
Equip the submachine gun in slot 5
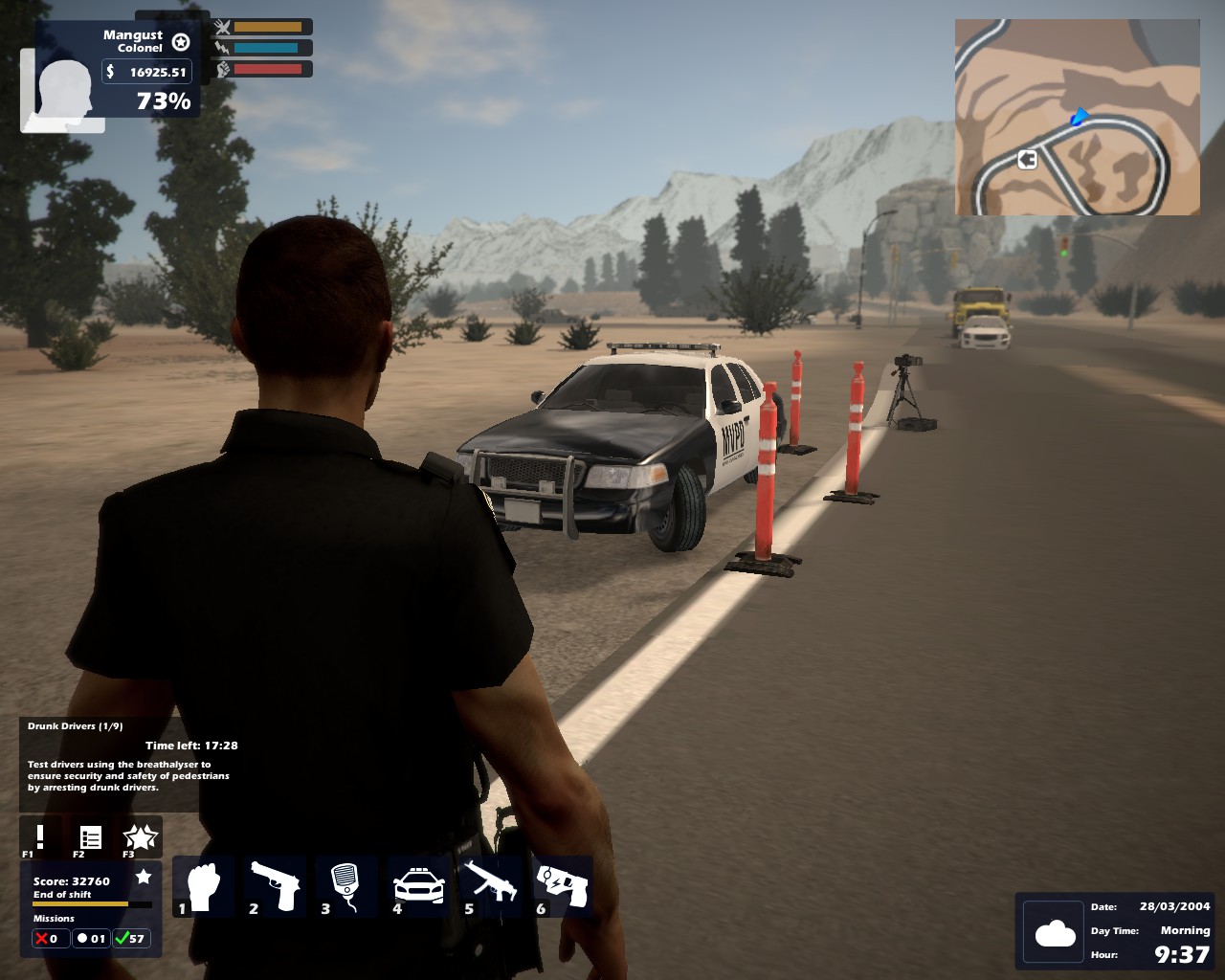click(x=490, y=885)
